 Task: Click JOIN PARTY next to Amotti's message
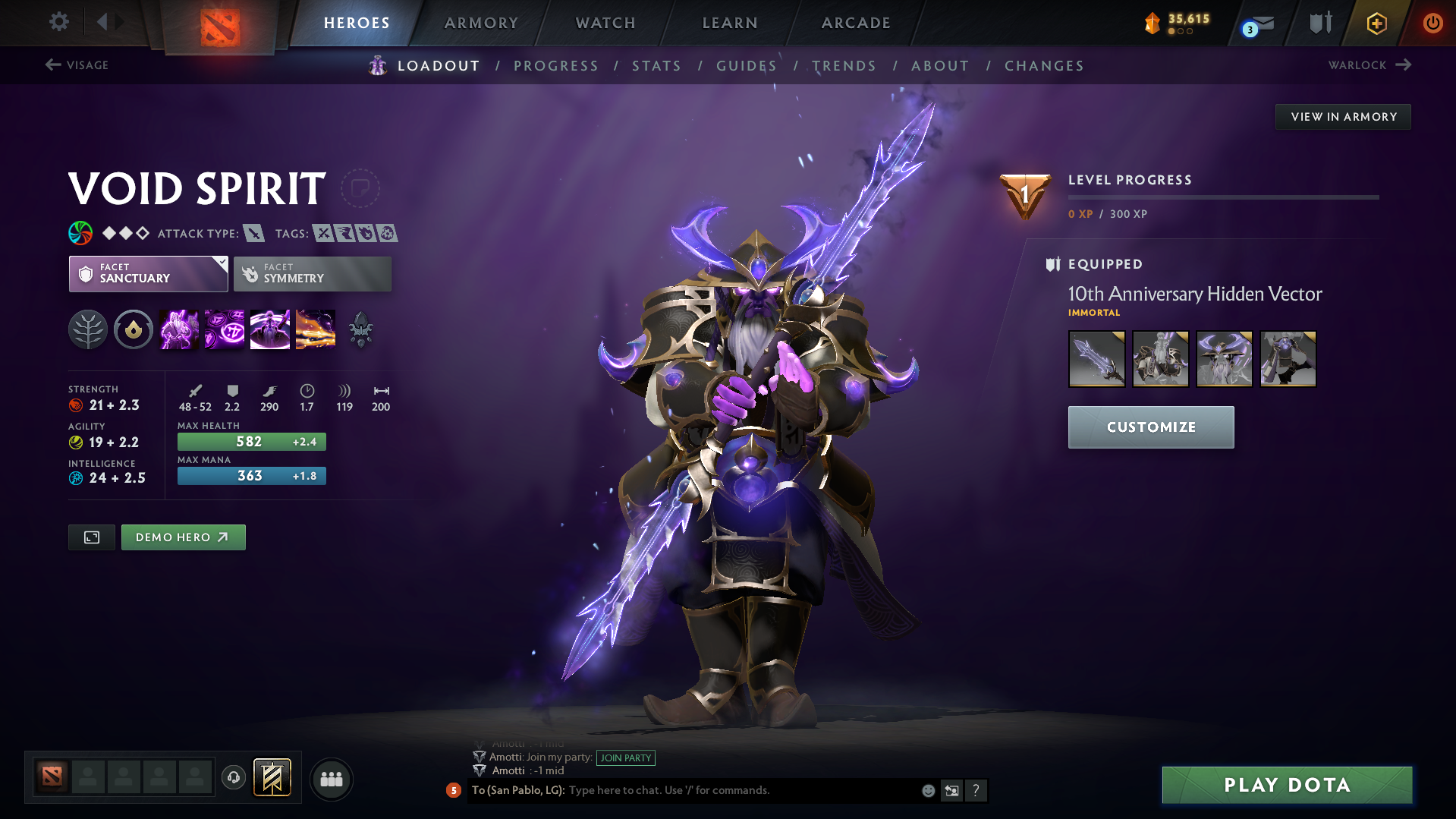625,758
